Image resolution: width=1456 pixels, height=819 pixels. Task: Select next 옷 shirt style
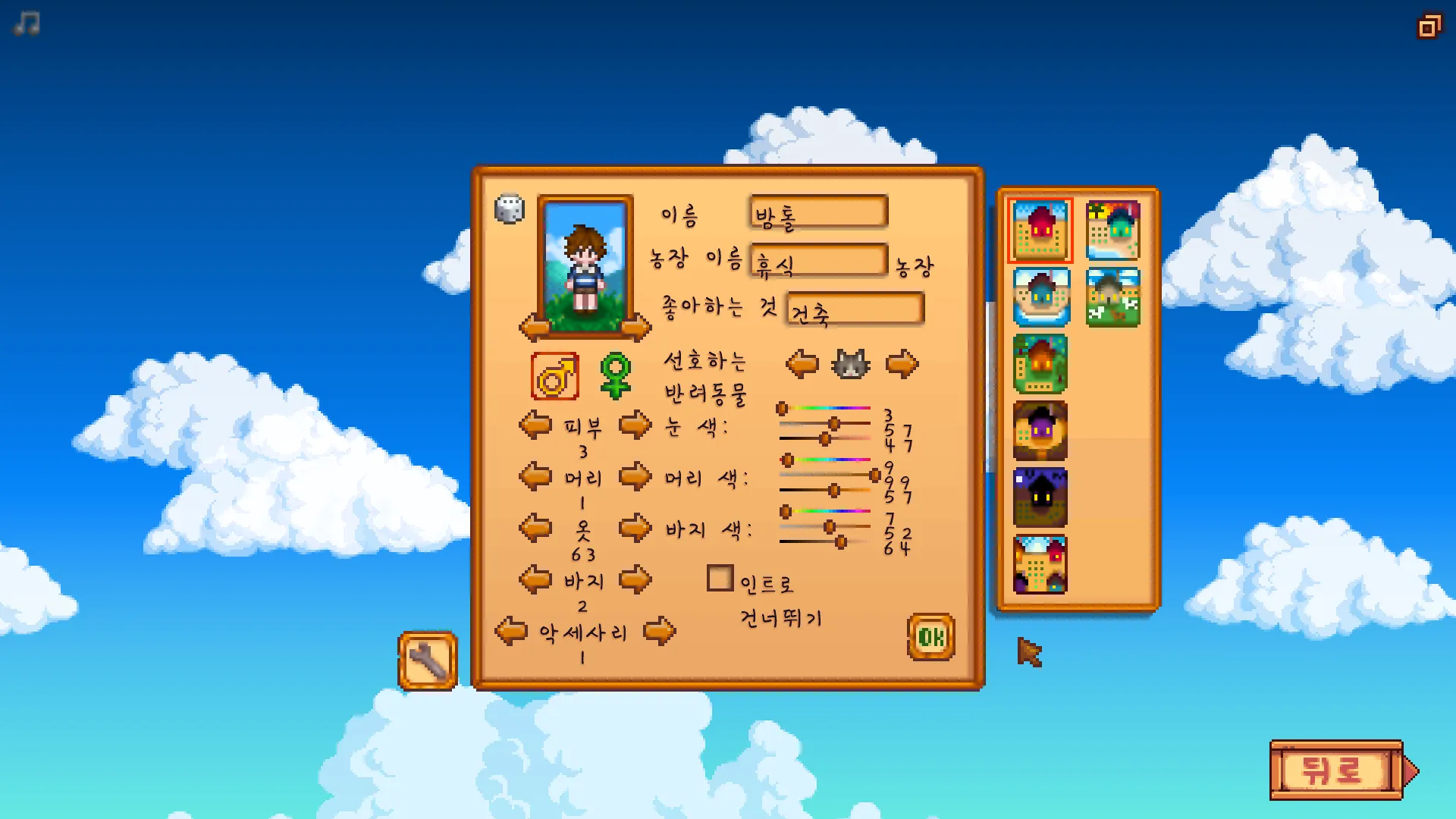635,528
